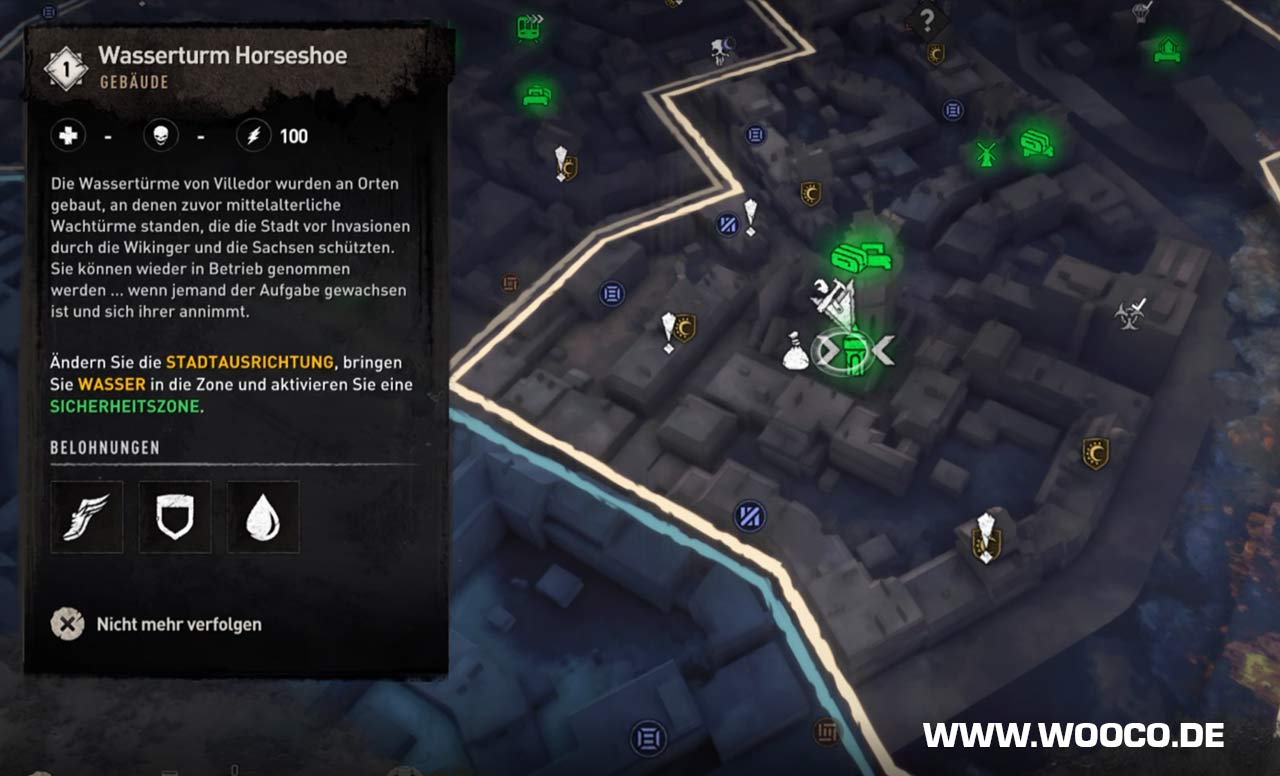Select the green house marker

(1167, 48)
